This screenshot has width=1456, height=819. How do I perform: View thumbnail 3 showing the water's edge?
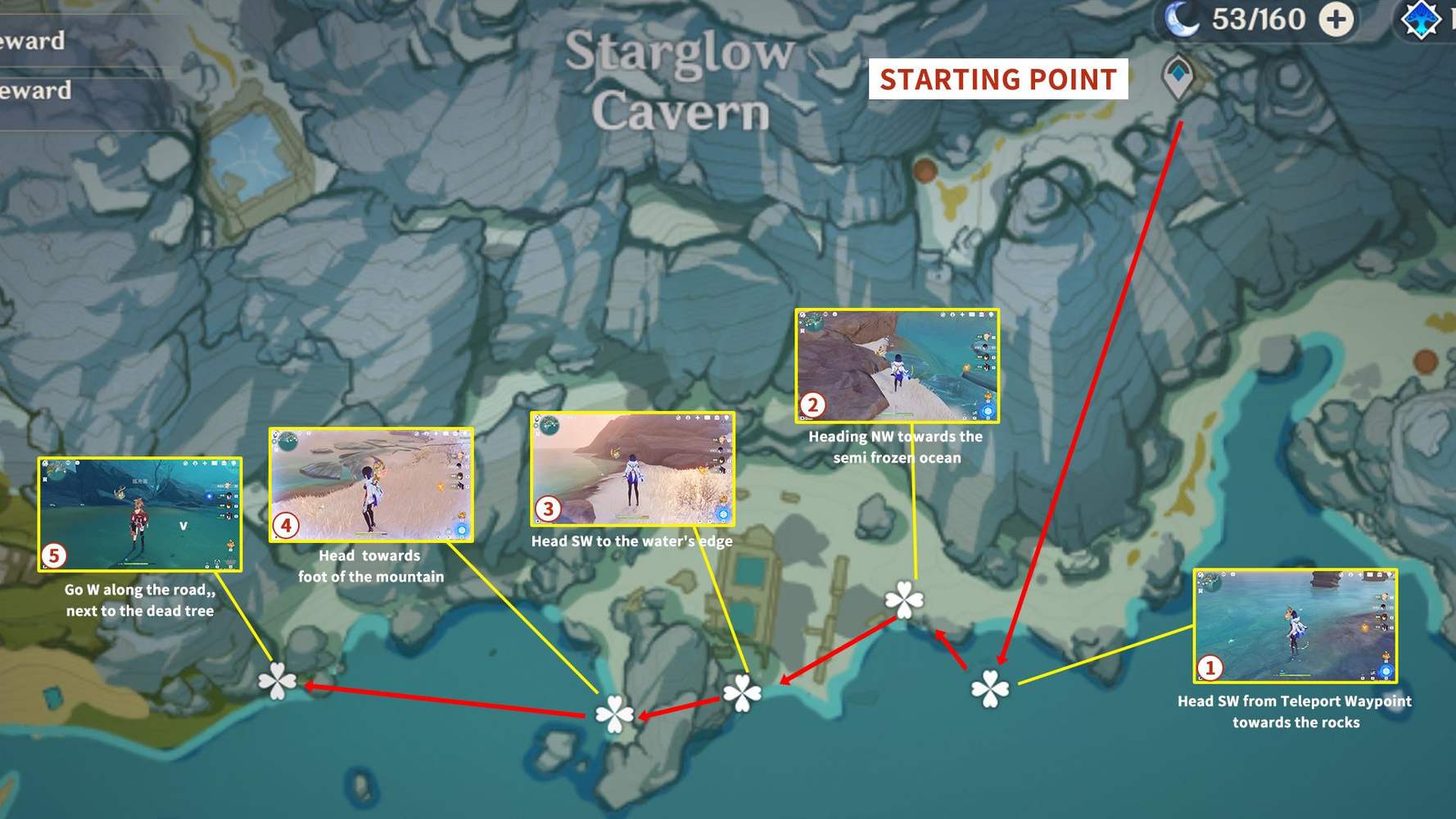point(631,468)
